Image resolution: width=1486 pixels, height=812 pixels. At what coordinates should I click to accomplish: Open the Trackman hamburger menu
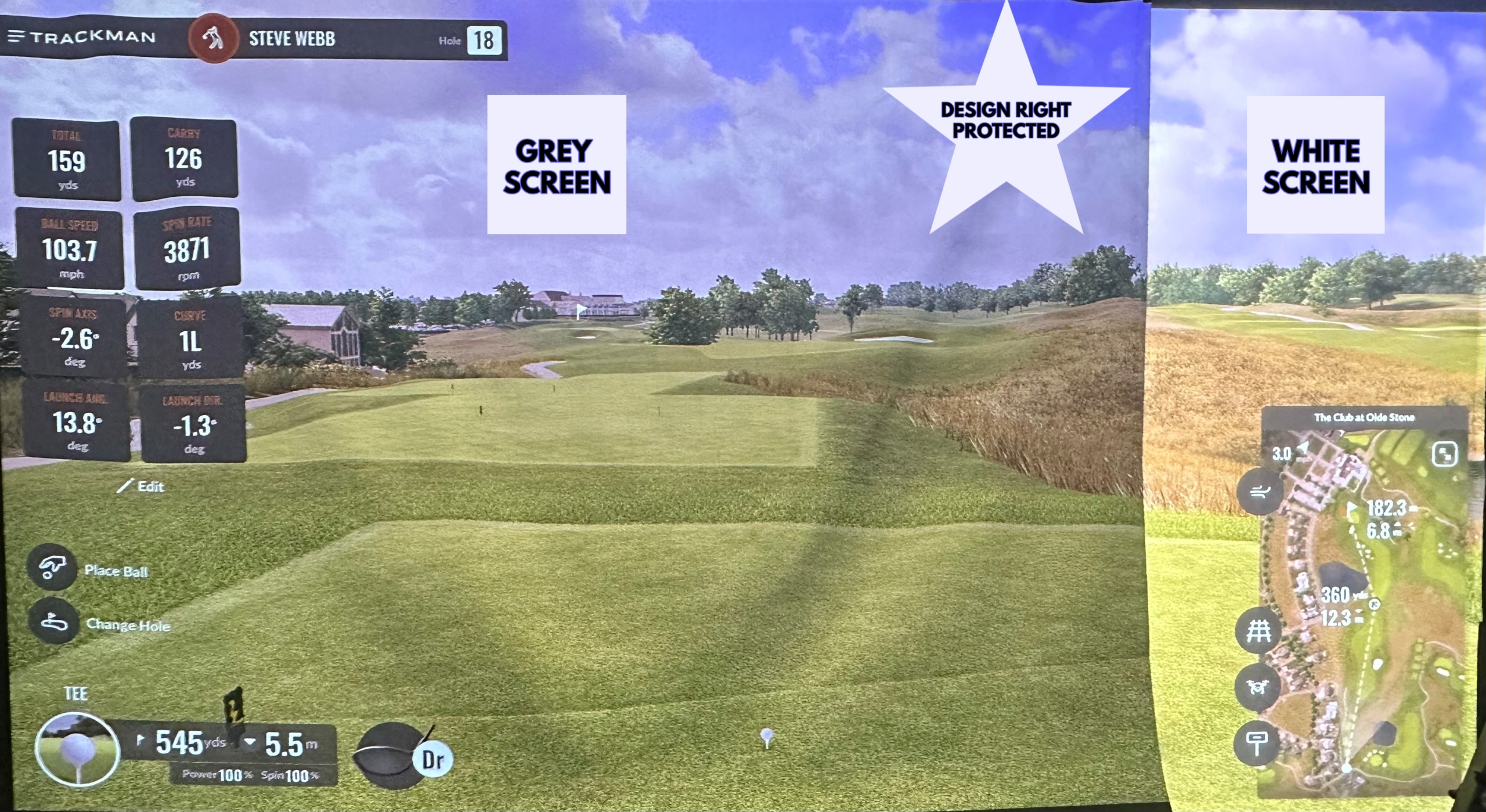[x=16, y=37]
